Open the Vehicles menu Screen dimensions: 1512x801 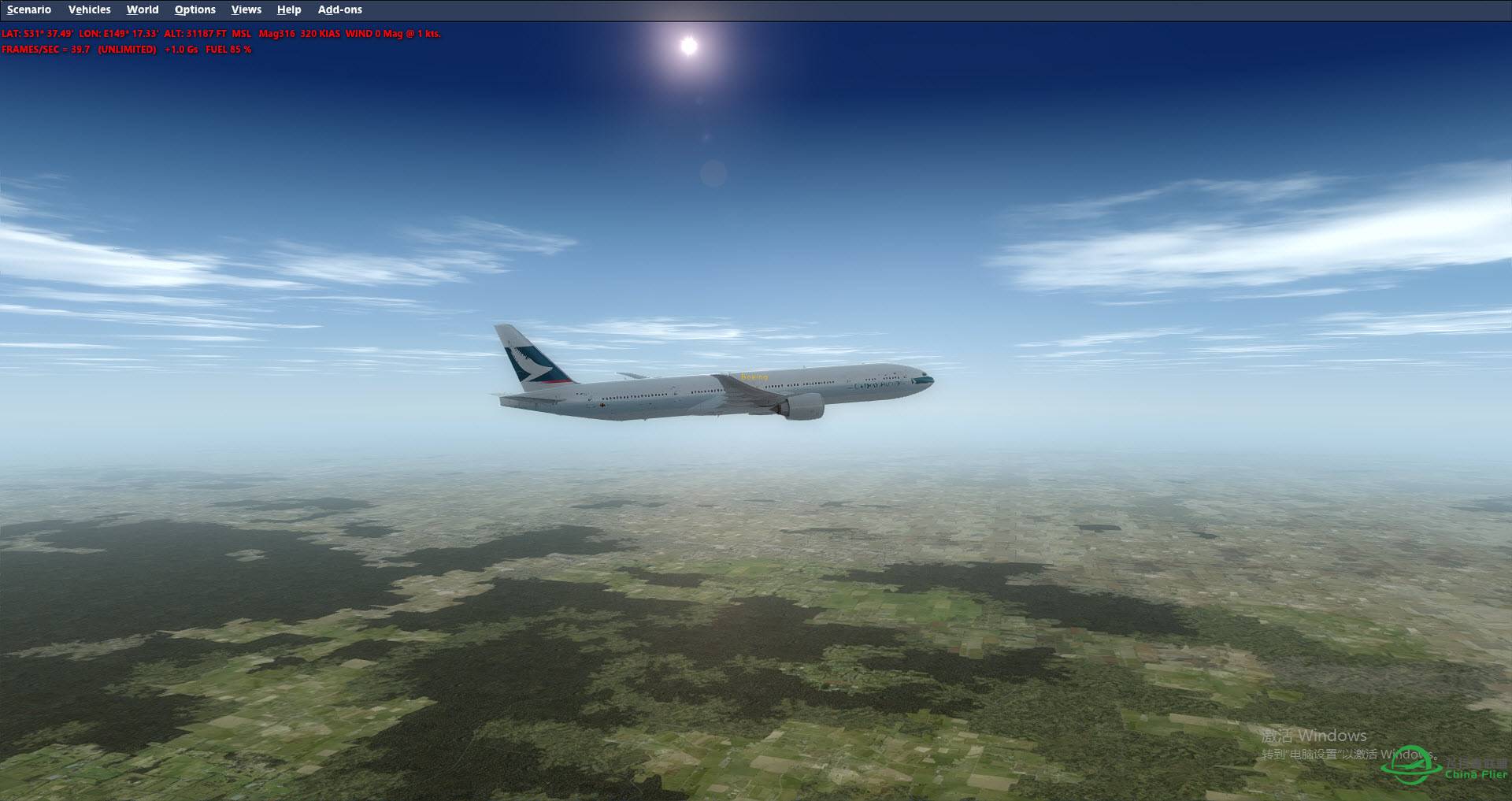[89, 10]
